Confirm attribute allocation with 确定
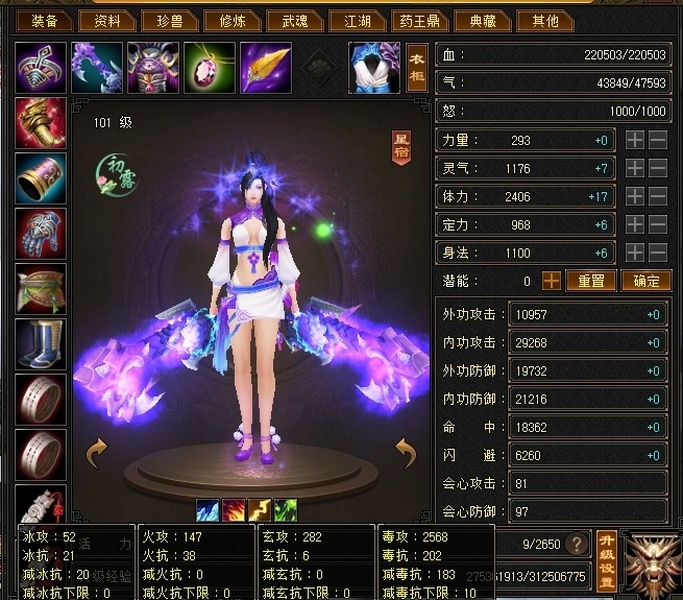Image resolution: width=683 pixels, height=600 pixels. click(645, 281)
